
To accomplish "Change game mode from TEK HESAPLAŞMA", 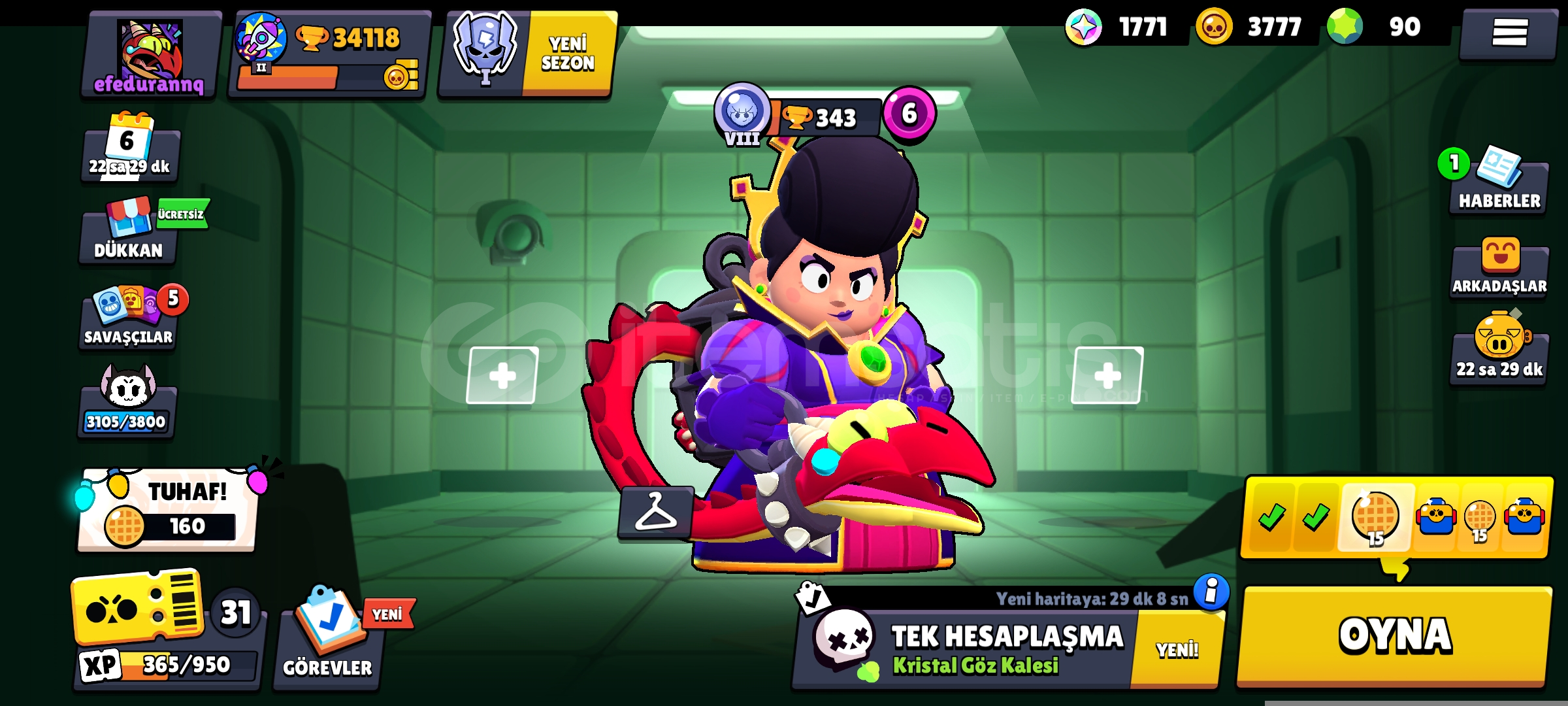I will [x=967, y=648].
